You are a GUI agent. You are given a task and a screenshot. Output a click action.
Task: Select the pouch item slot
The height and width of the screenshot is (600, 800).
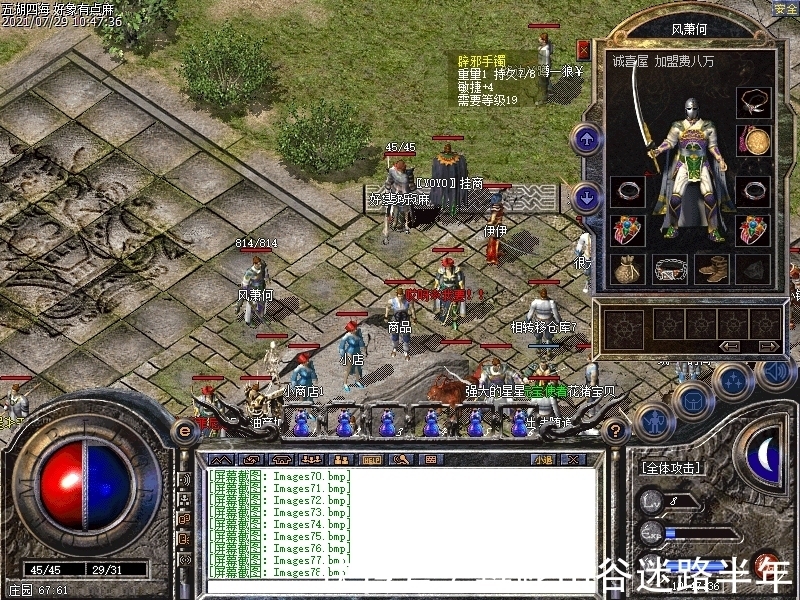tap(627, 268)
